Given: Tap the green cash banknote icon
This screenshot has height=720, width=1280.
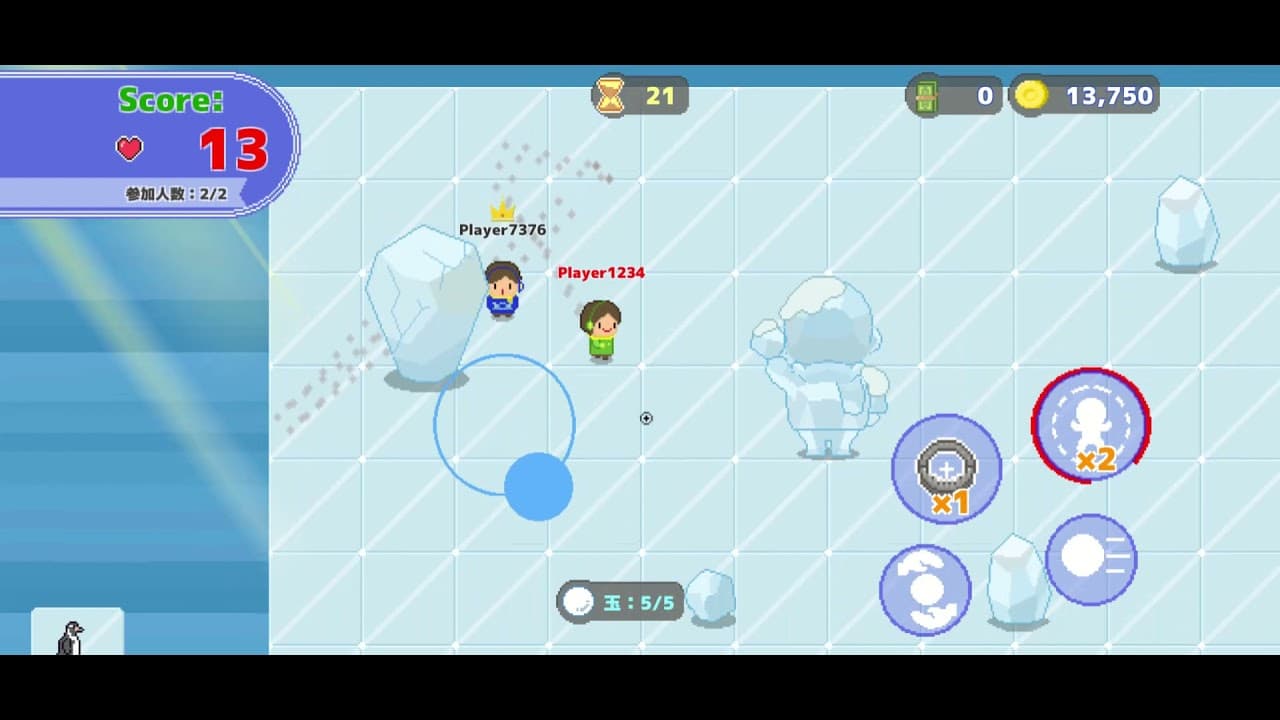Looking at the screenshot, I should (x=929, y=96).
